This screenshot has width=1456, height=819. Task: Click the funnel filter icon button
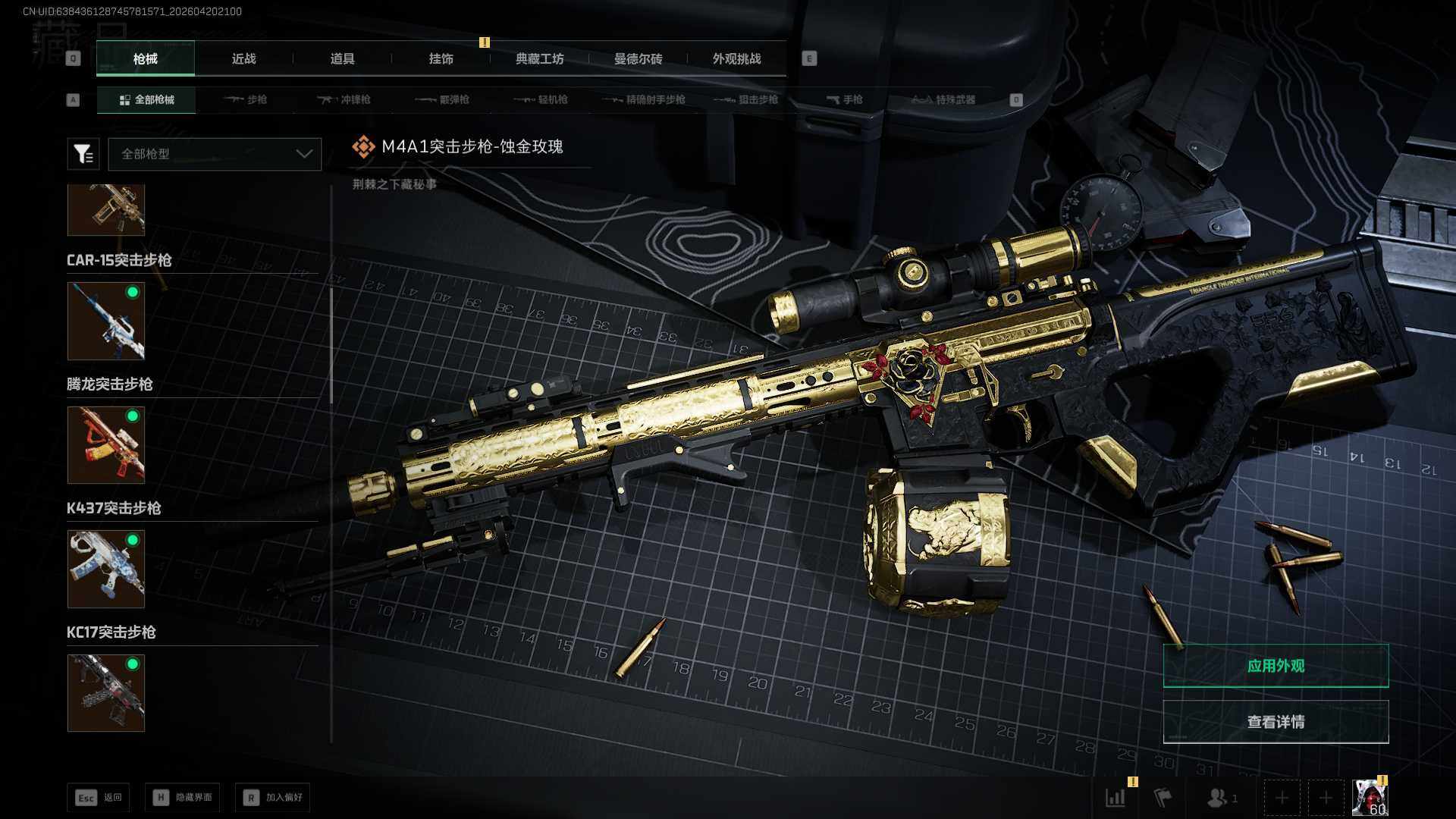[x=83, y=154]
